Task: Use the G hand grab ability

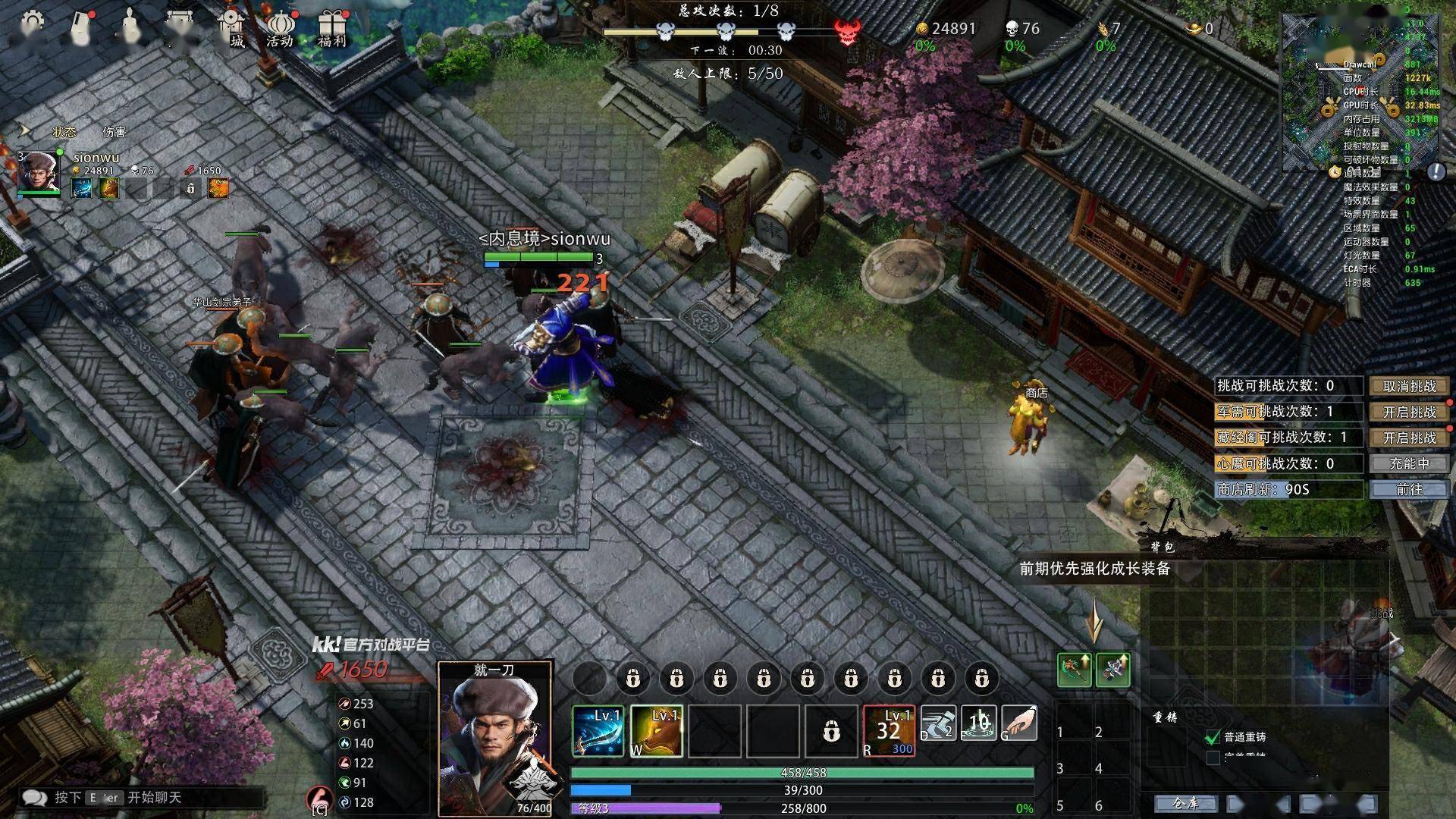Action: [x=1019, y=723]
